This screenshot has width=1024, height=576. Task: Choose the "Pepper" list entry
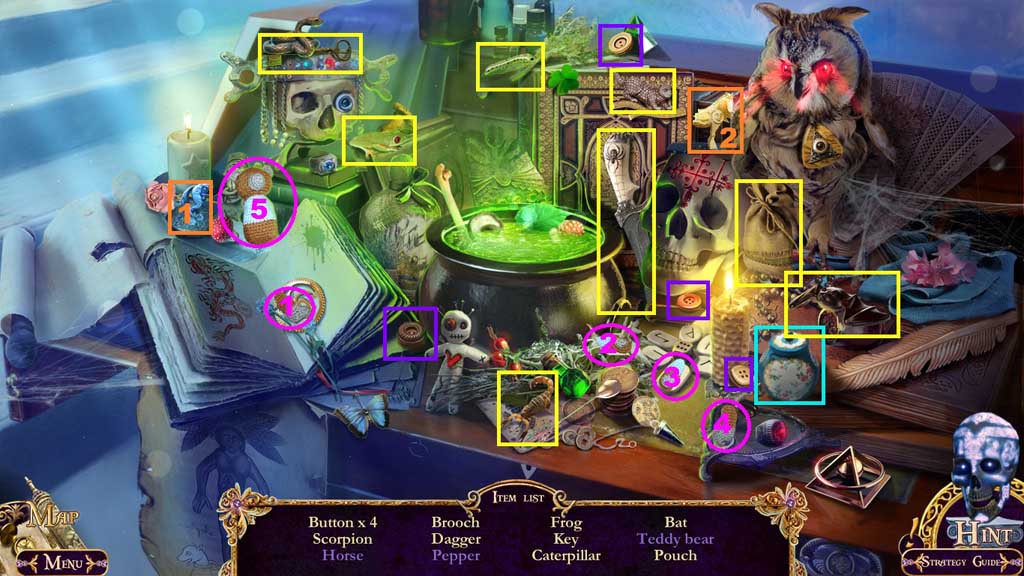tap(455, 555)
